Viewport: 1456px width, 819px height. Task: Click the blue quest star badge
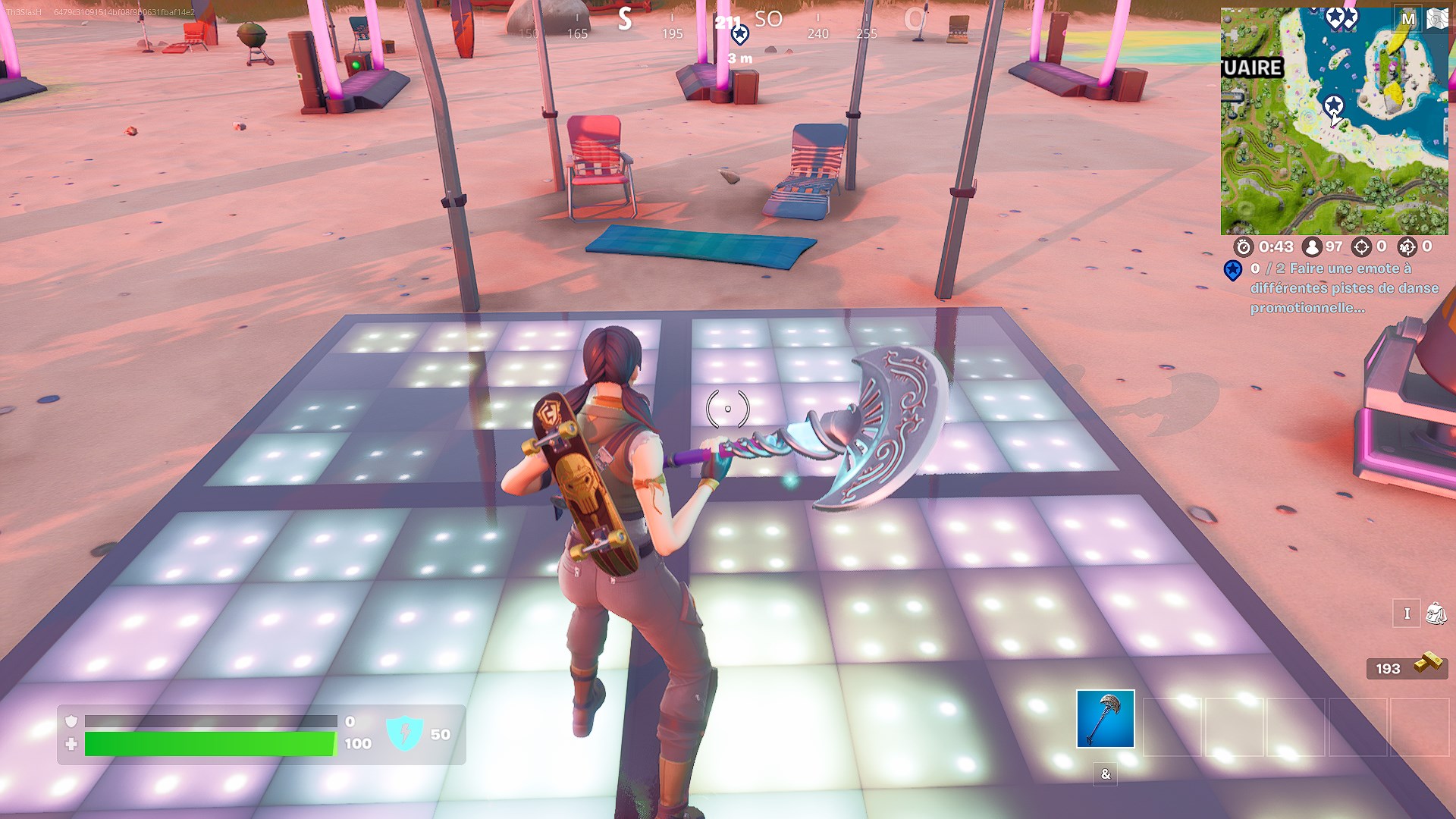coord(1233,270)
